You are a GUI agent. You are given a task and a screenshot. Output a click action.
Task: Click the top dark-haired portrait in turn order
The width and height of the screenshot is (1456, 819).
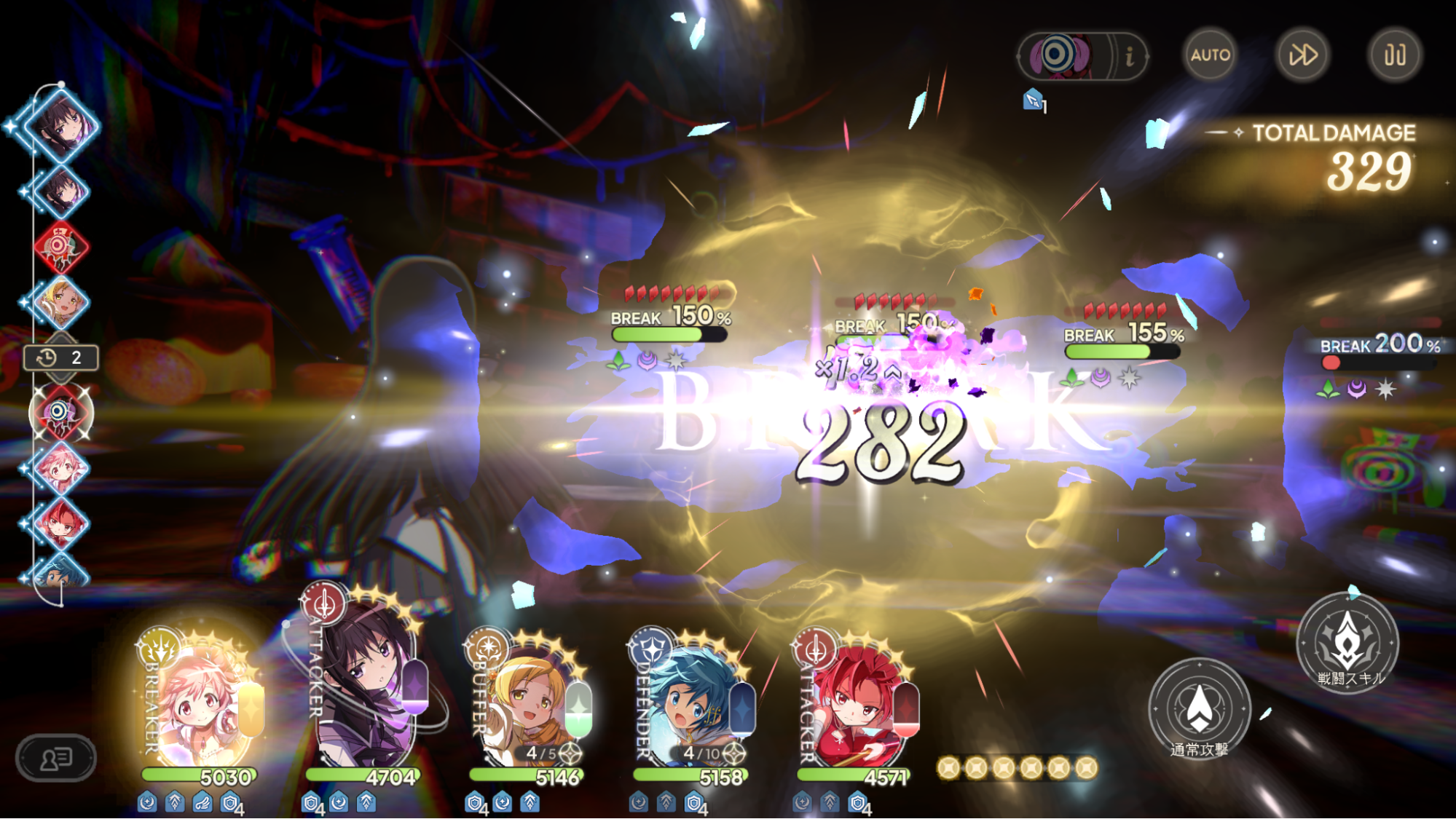coord(61,124)
